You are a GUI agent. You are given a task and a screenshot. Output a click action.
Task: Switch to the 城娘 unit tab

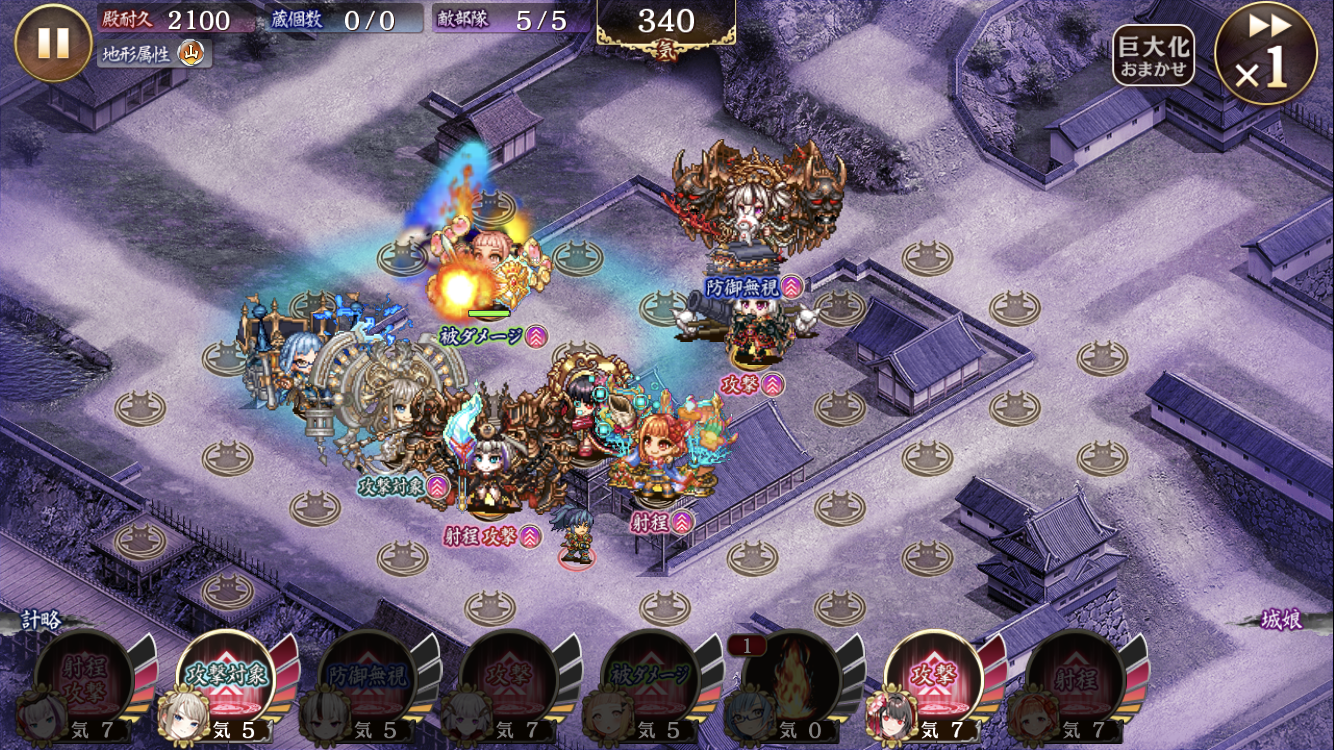(1281, 621)
